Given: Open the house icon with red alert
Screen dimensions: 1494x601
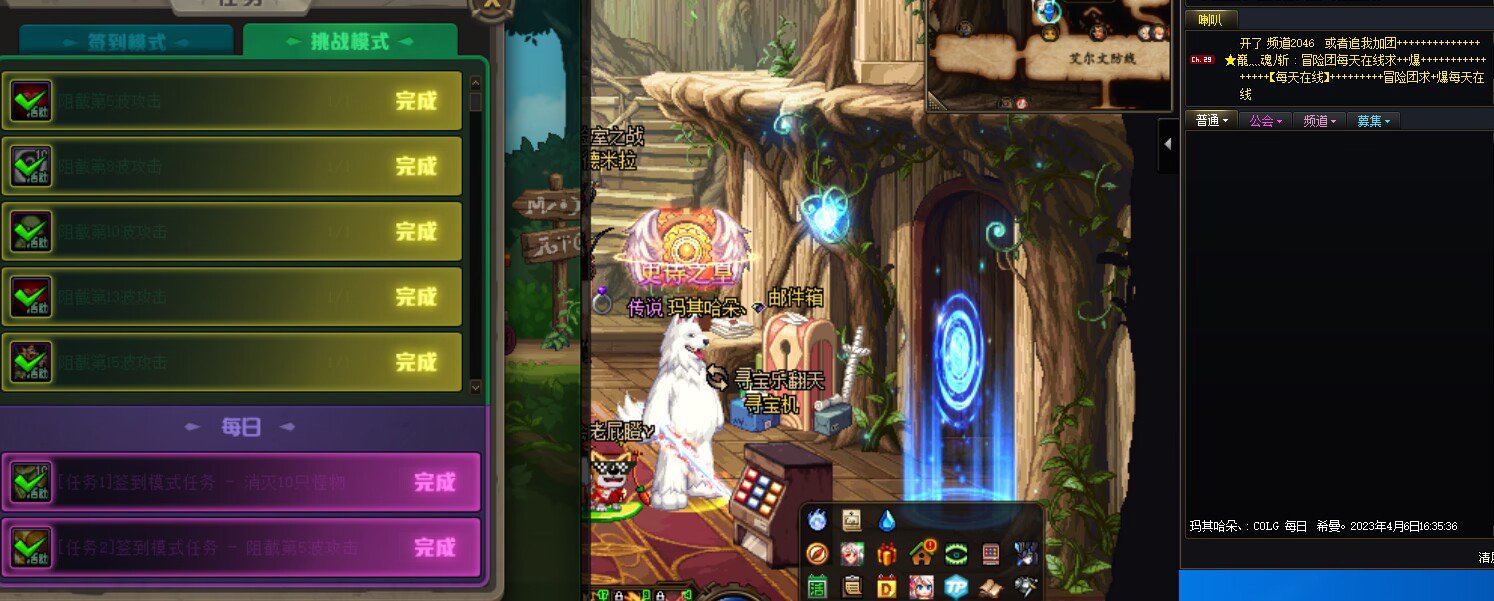Looking at the screenshot, I should (x=921, y=553).
